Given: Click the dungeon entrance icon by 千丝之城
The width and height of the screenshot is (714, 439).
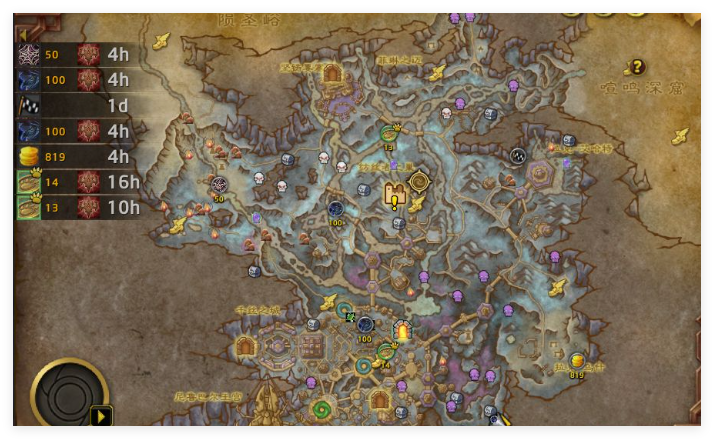Looking at the screenshot, I should click(x=245, y=346).
